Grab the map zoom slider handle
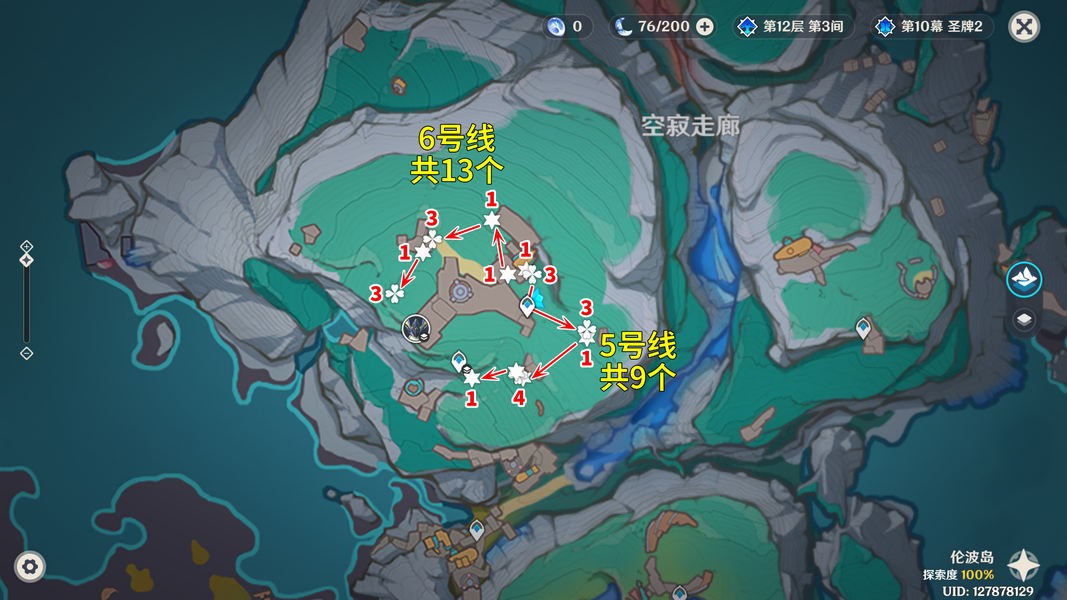 coord(27,260)
